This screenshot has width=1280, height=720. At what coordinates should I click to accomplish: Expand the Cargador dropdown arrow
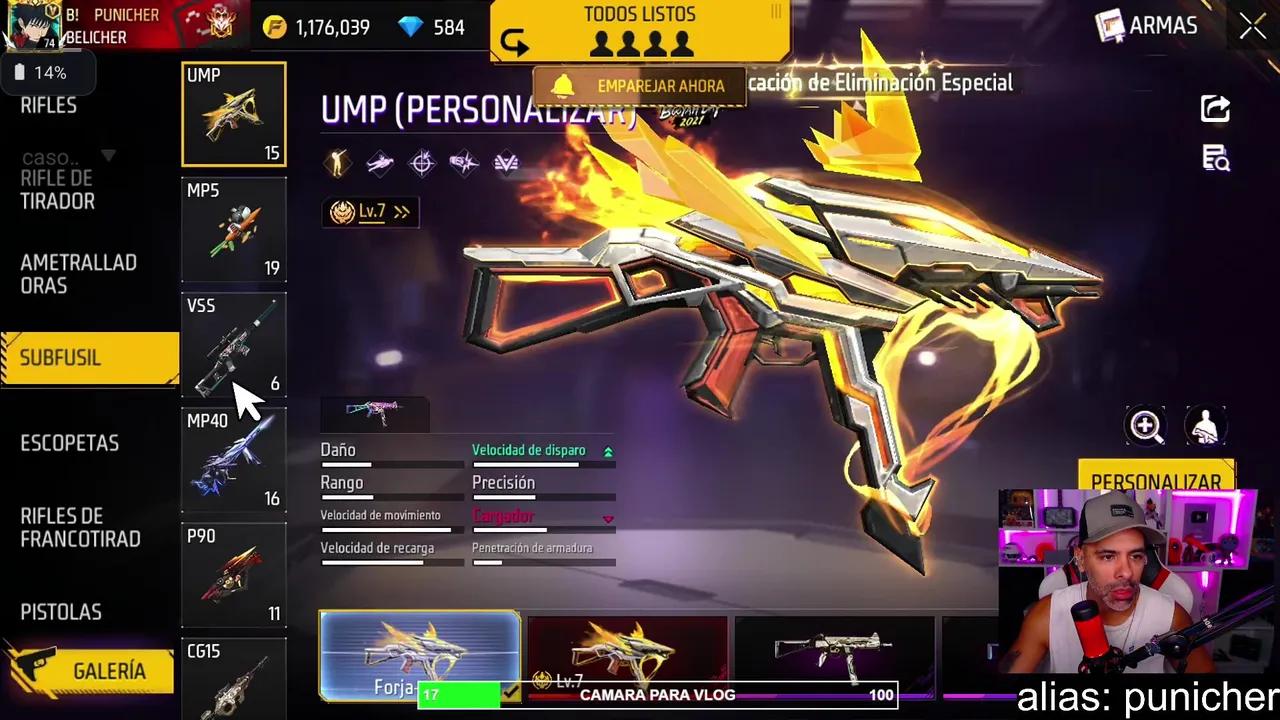608,519
